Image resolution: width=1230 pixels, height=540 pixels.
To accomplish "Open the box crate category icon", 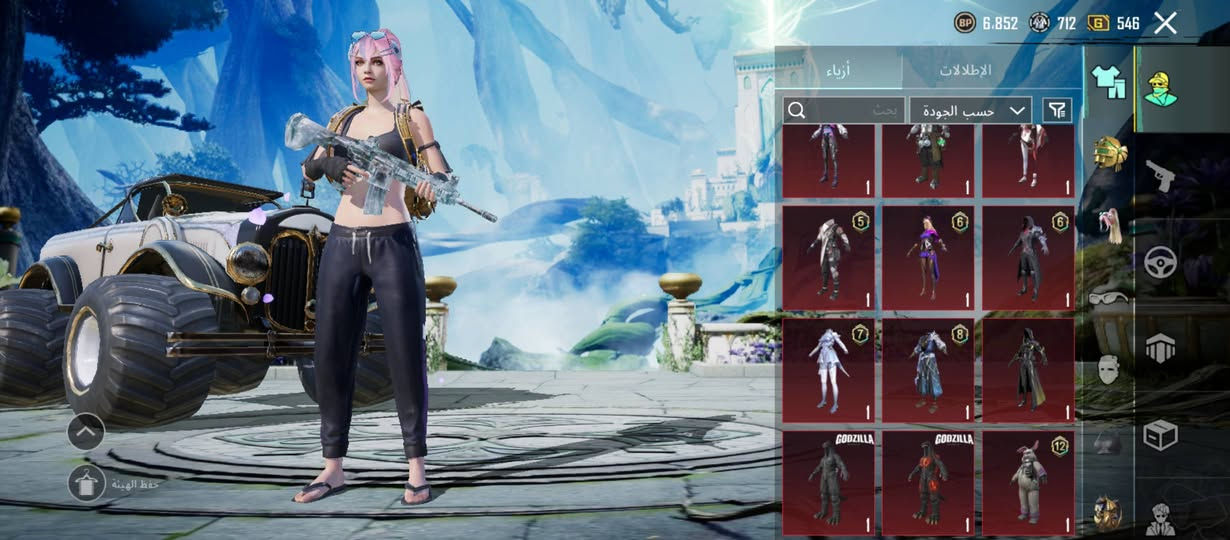I will pyautogui.click(x=1161, y=435).
